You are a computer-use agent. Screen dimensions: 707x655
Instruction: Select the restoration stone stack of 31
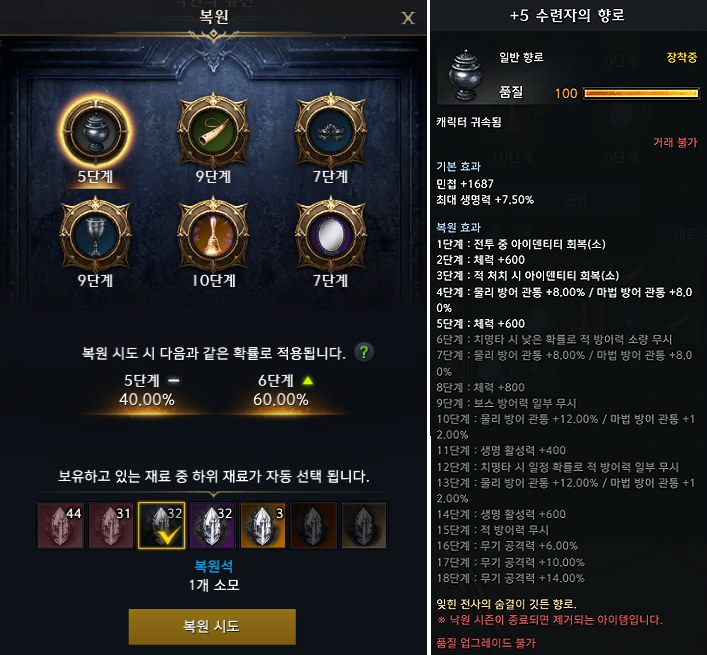point(110,526)
